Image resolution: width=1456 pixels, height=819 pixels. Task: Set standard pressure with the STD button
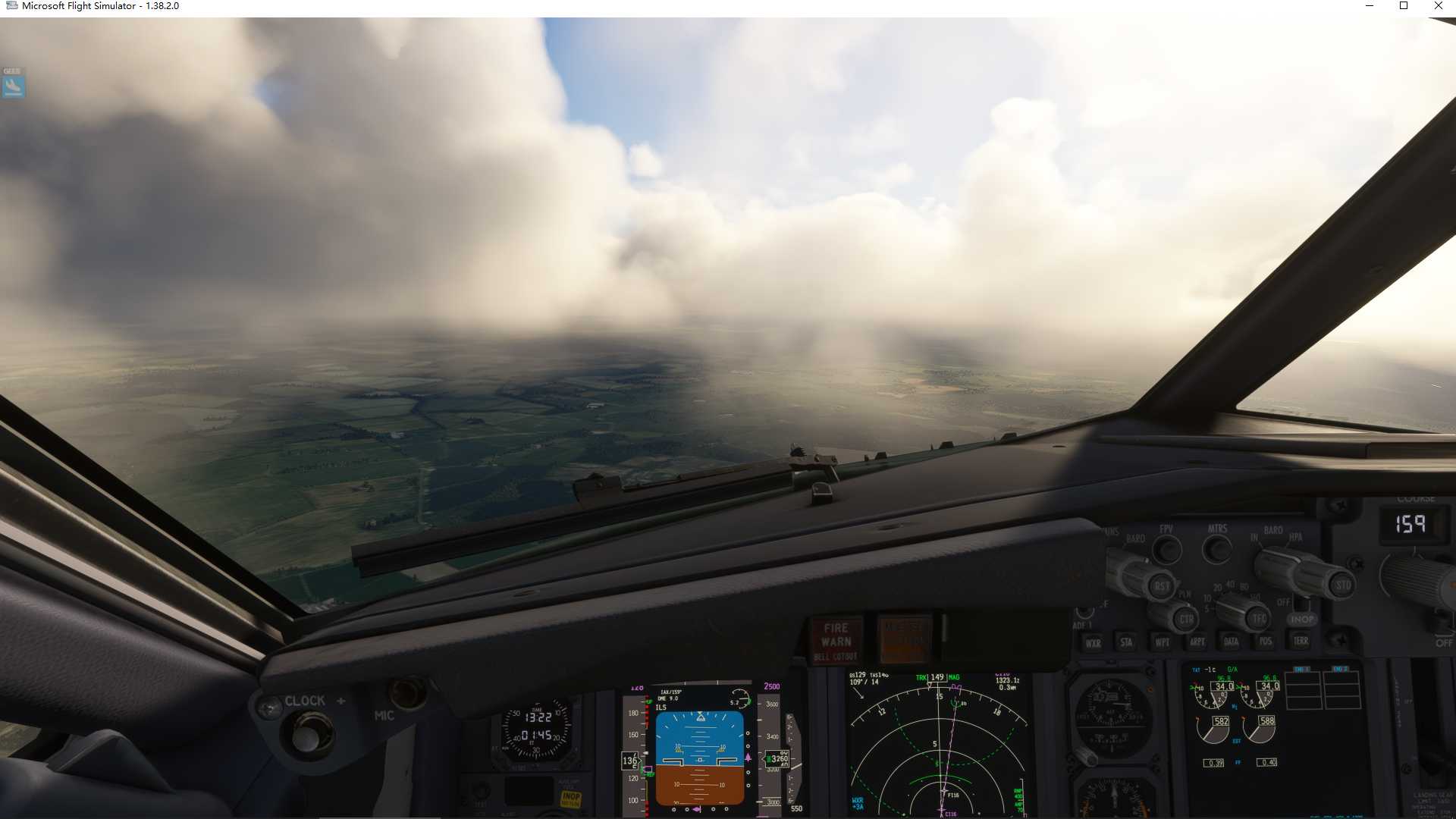(1342, 585)
